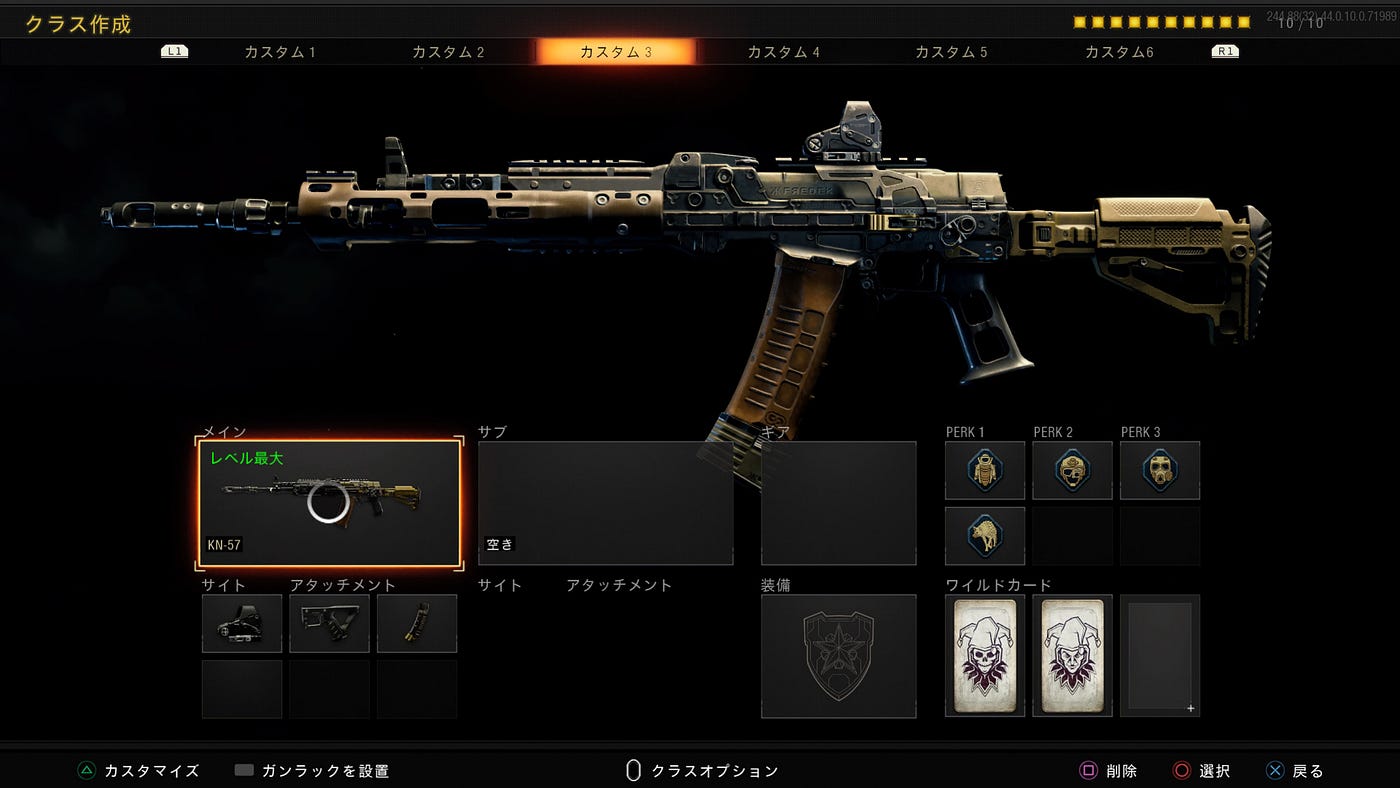Open the empty sight slot below the equipped sight
The image size is (1400, 788).
click(x=241, y=690)
